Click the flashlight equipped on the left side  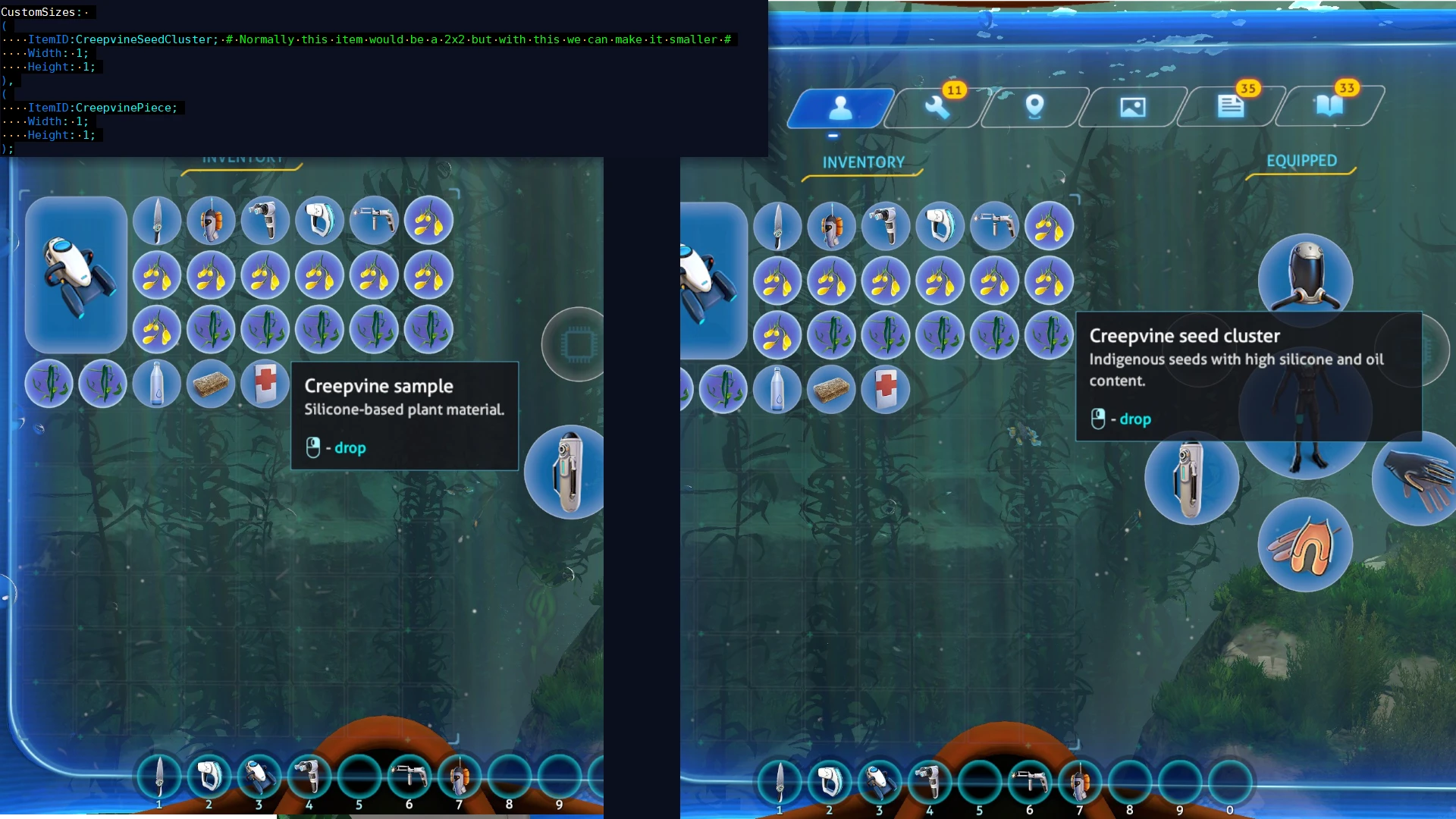1191,479
